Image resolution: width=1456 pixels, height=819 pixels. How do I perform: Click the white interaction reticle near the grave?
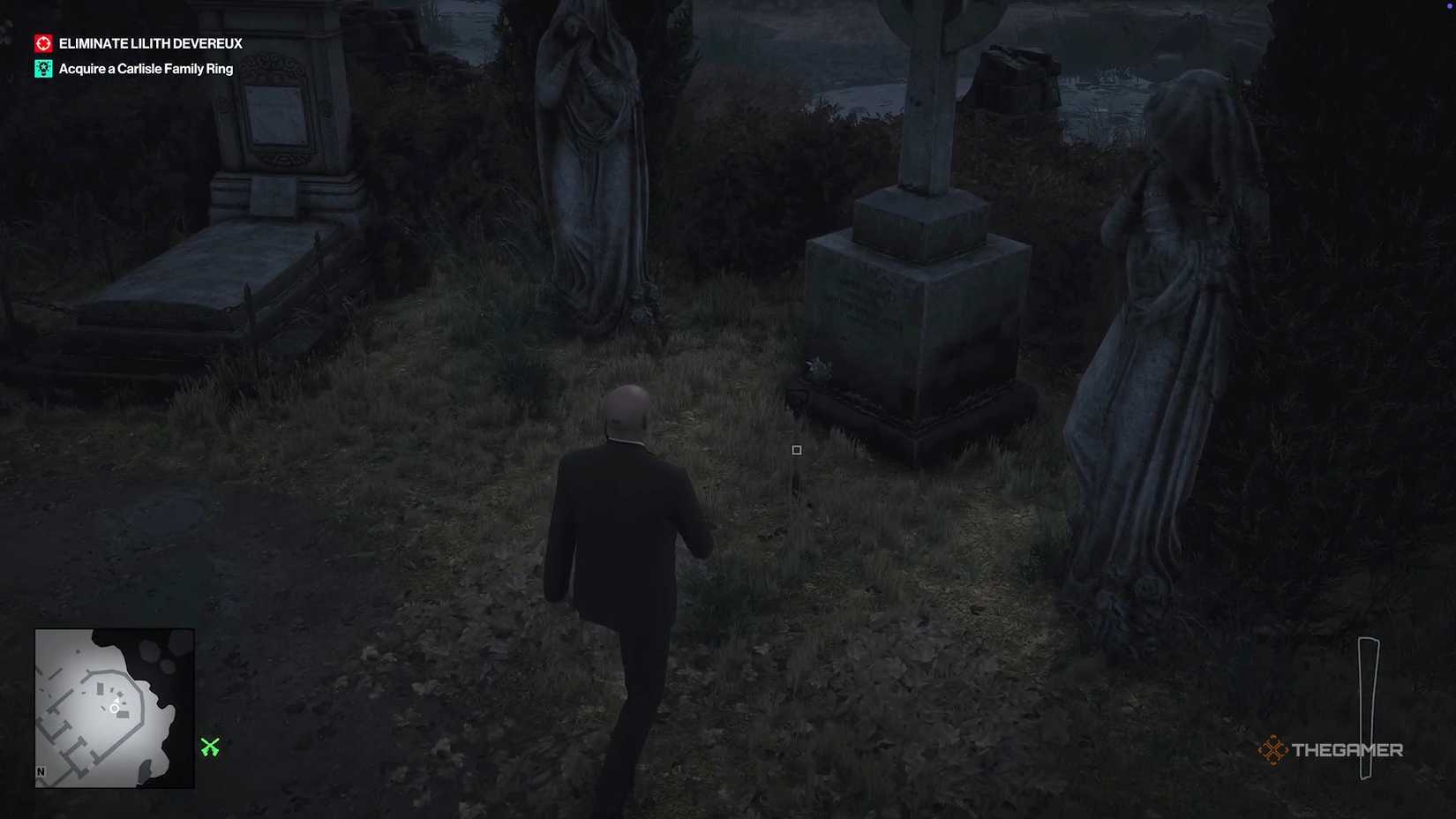[796, 450]
